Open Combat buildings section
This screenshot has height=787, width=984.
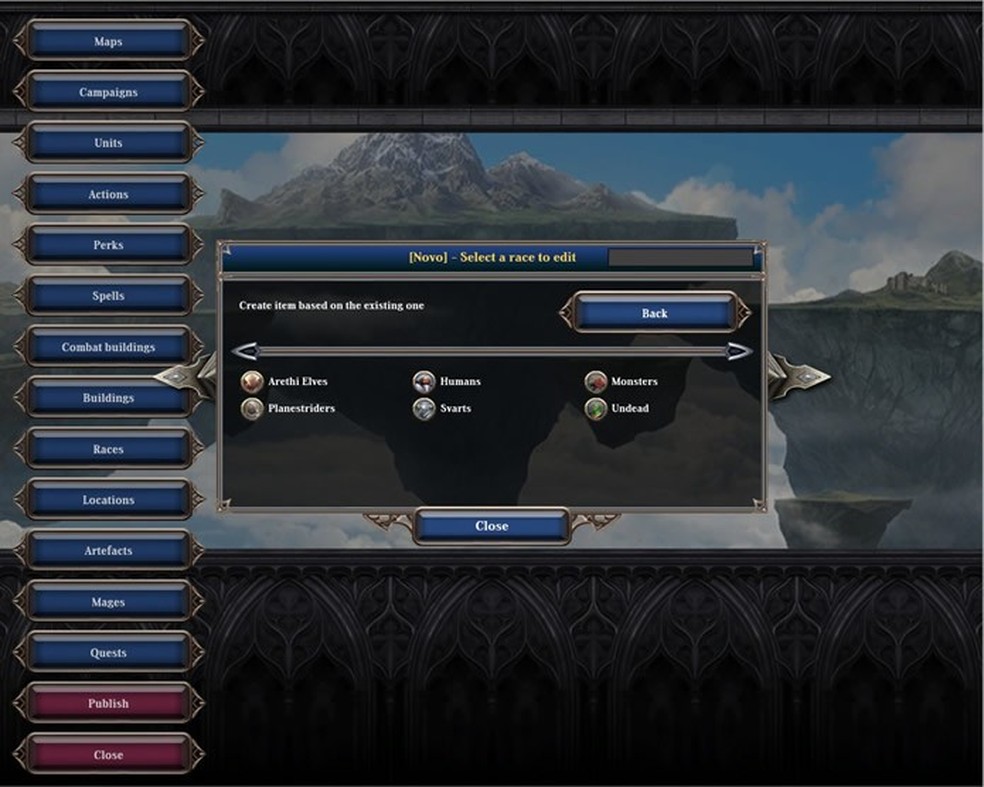(108, 348)
